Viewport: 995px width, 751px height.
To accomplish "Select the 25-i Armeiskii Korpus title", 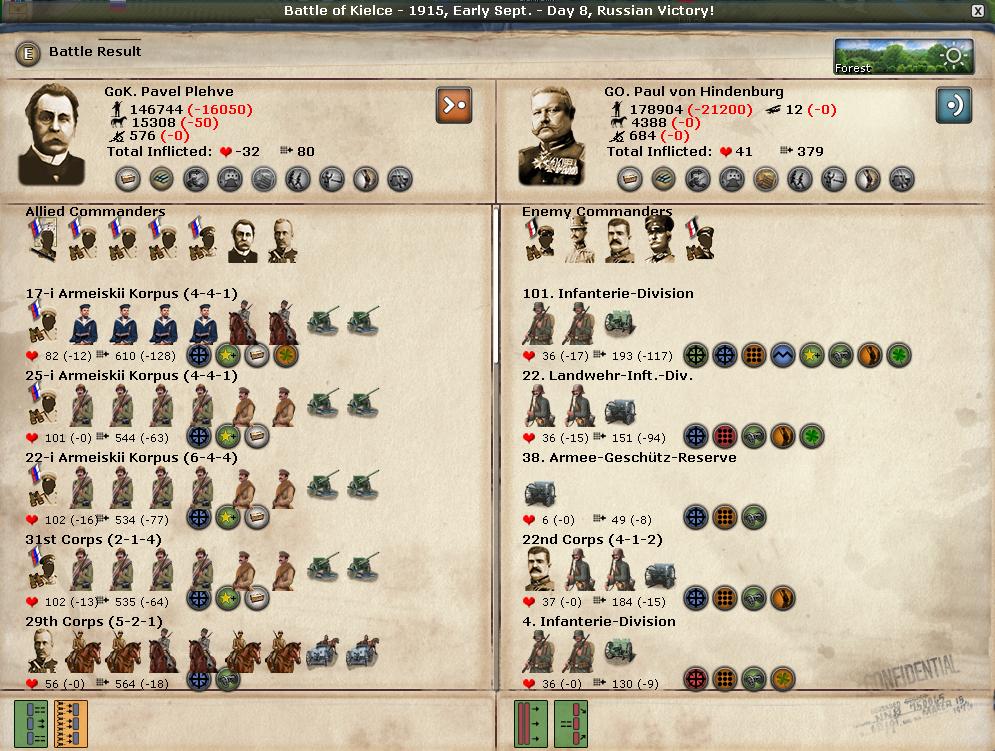I will pos(131,376).
